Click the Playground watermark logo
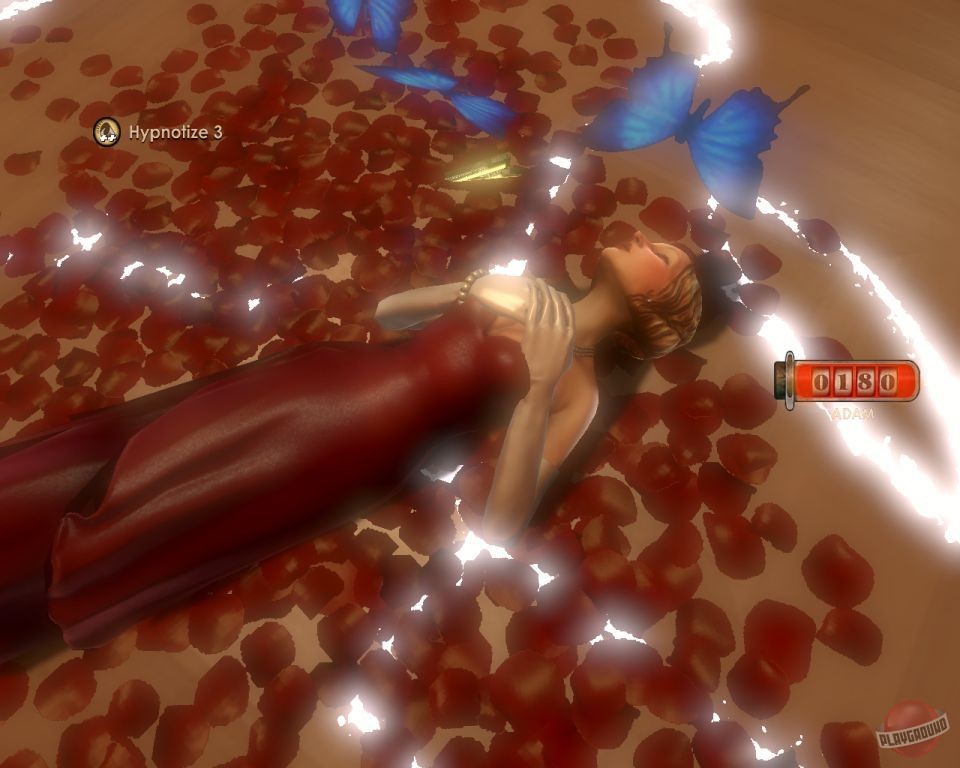This screenshot has width=960, height=768. [911, 728]
